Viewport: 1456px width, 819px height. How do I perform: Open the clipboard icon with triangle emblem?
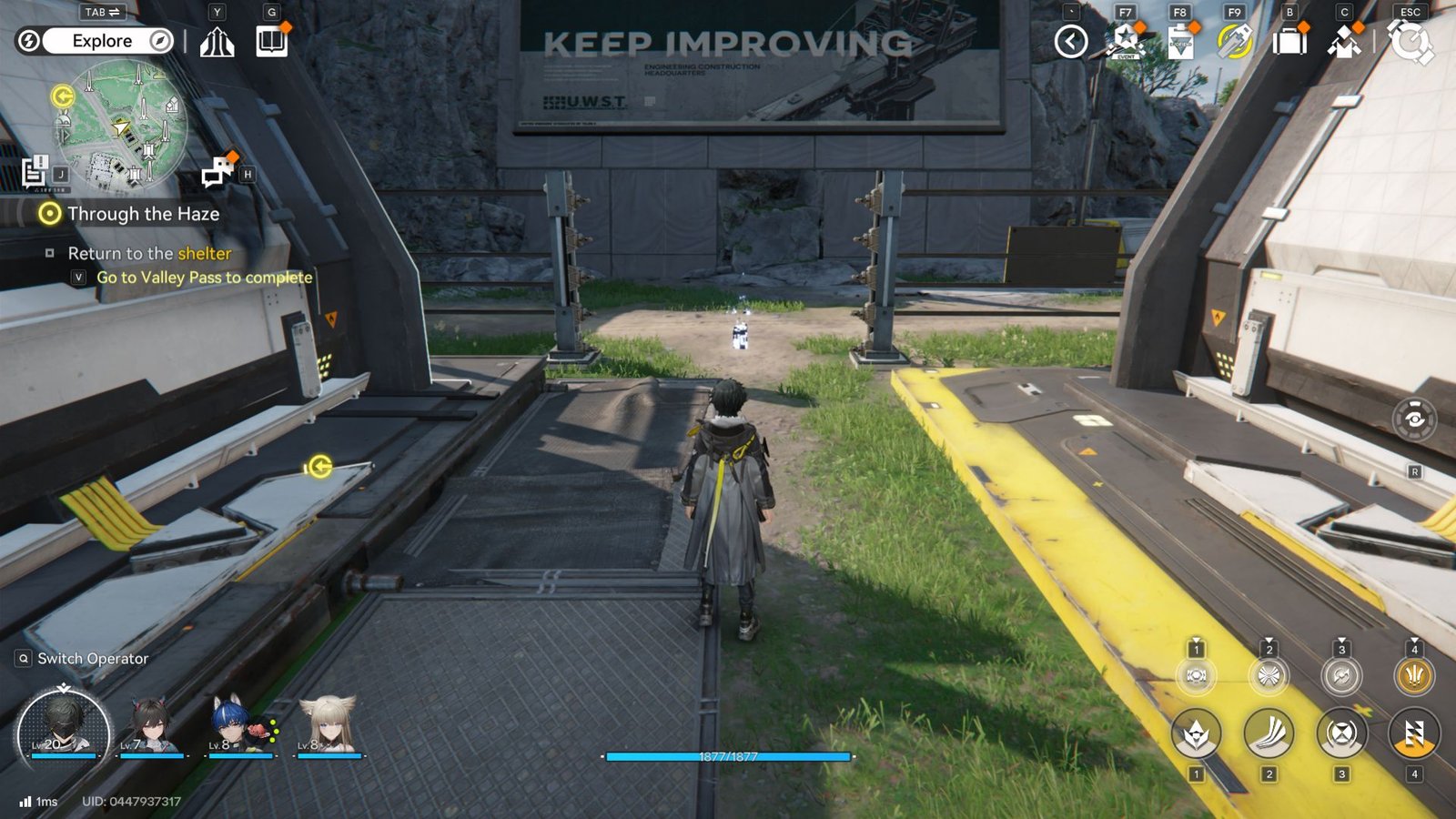[x=1180, y=42]
